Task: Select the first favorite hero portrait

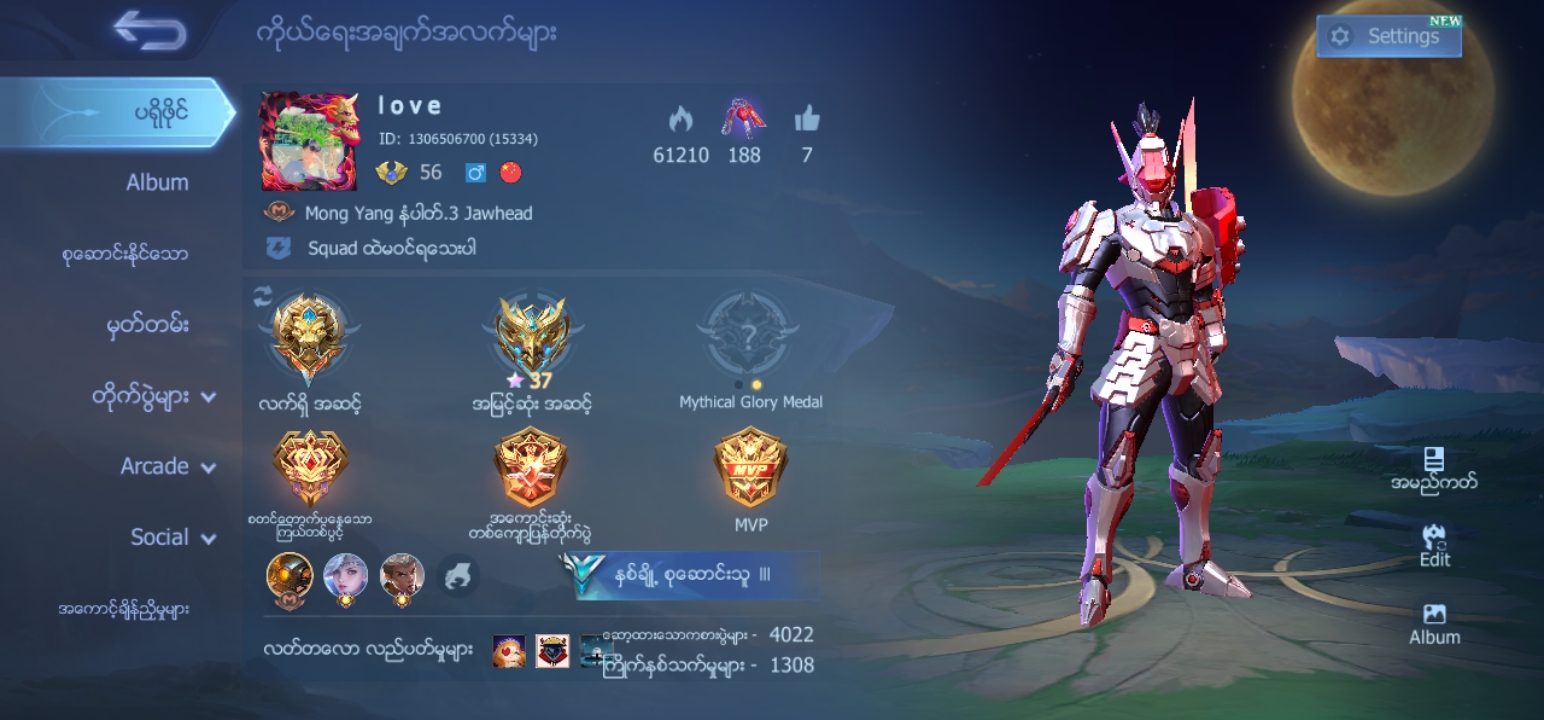Action: coord(289,577)
